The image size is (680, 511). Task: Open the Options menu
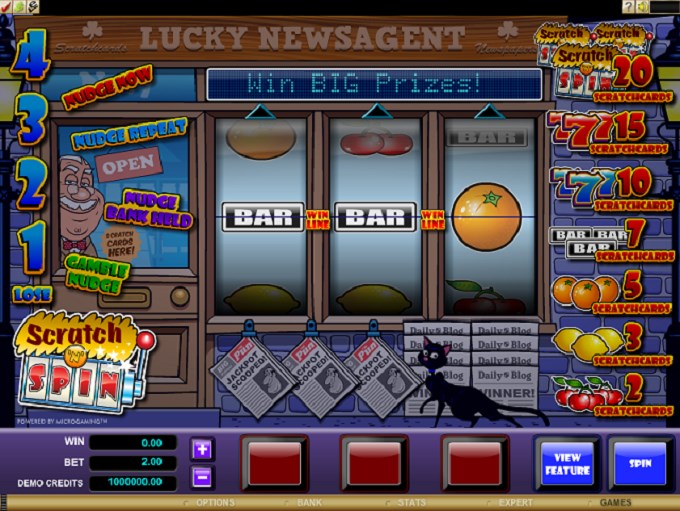click(214, 502)
